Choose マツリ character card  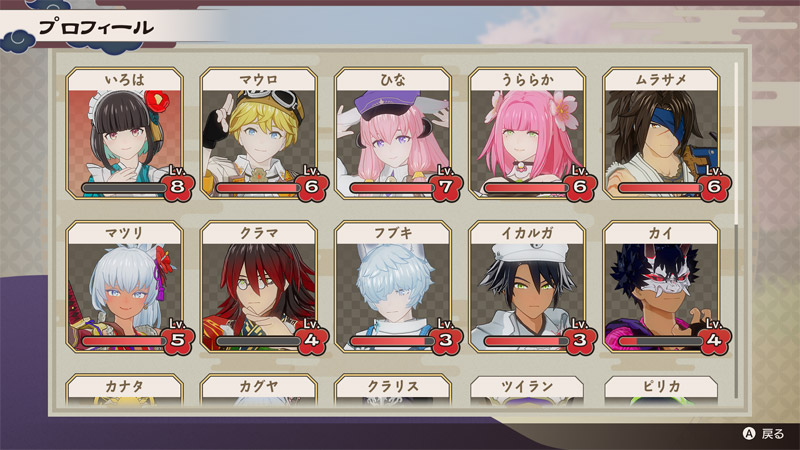pos(125,287)
